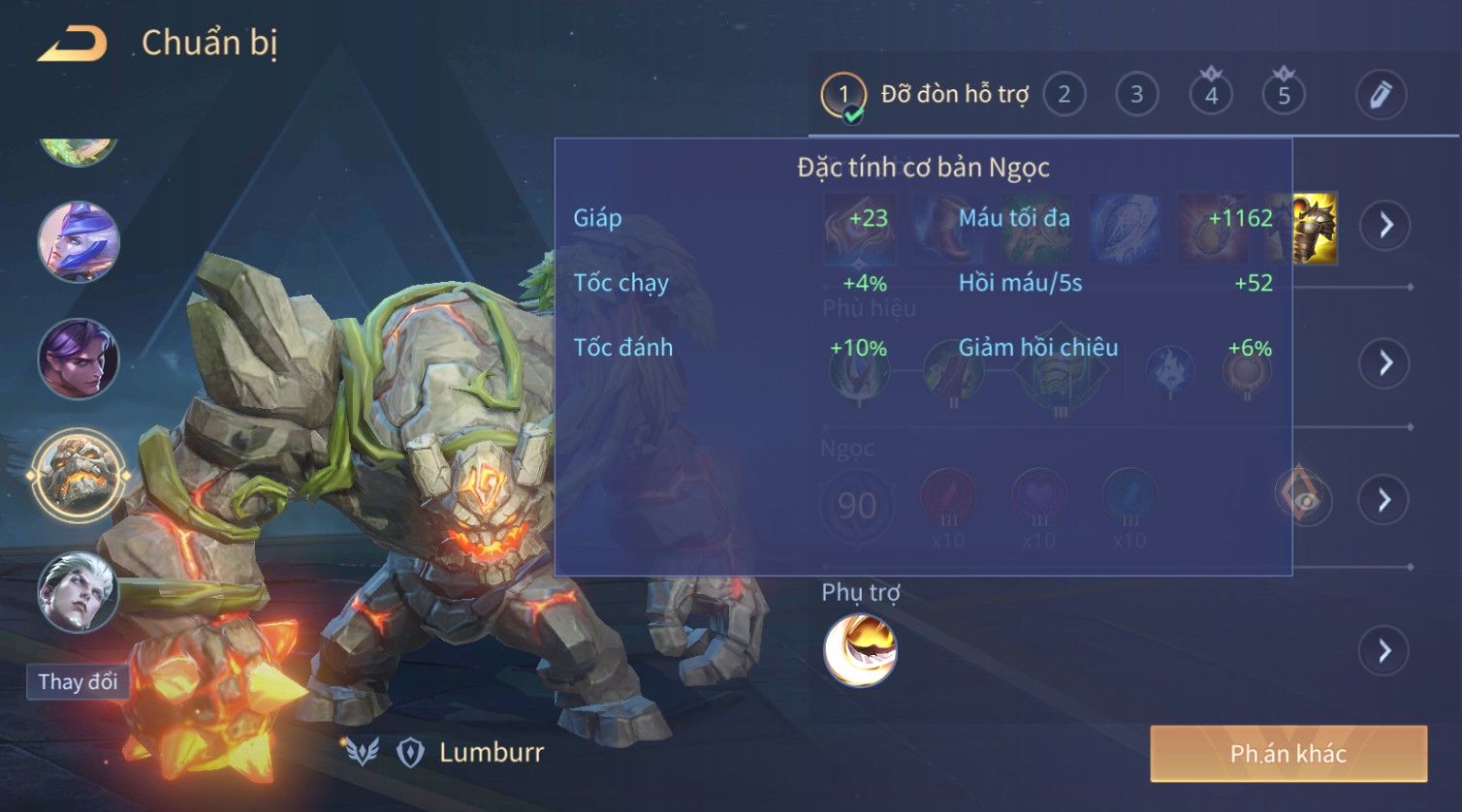This screenshot has width=1462, height=812.
Task: Choose the blue-masked hero portrait
Action: (79, 242)
